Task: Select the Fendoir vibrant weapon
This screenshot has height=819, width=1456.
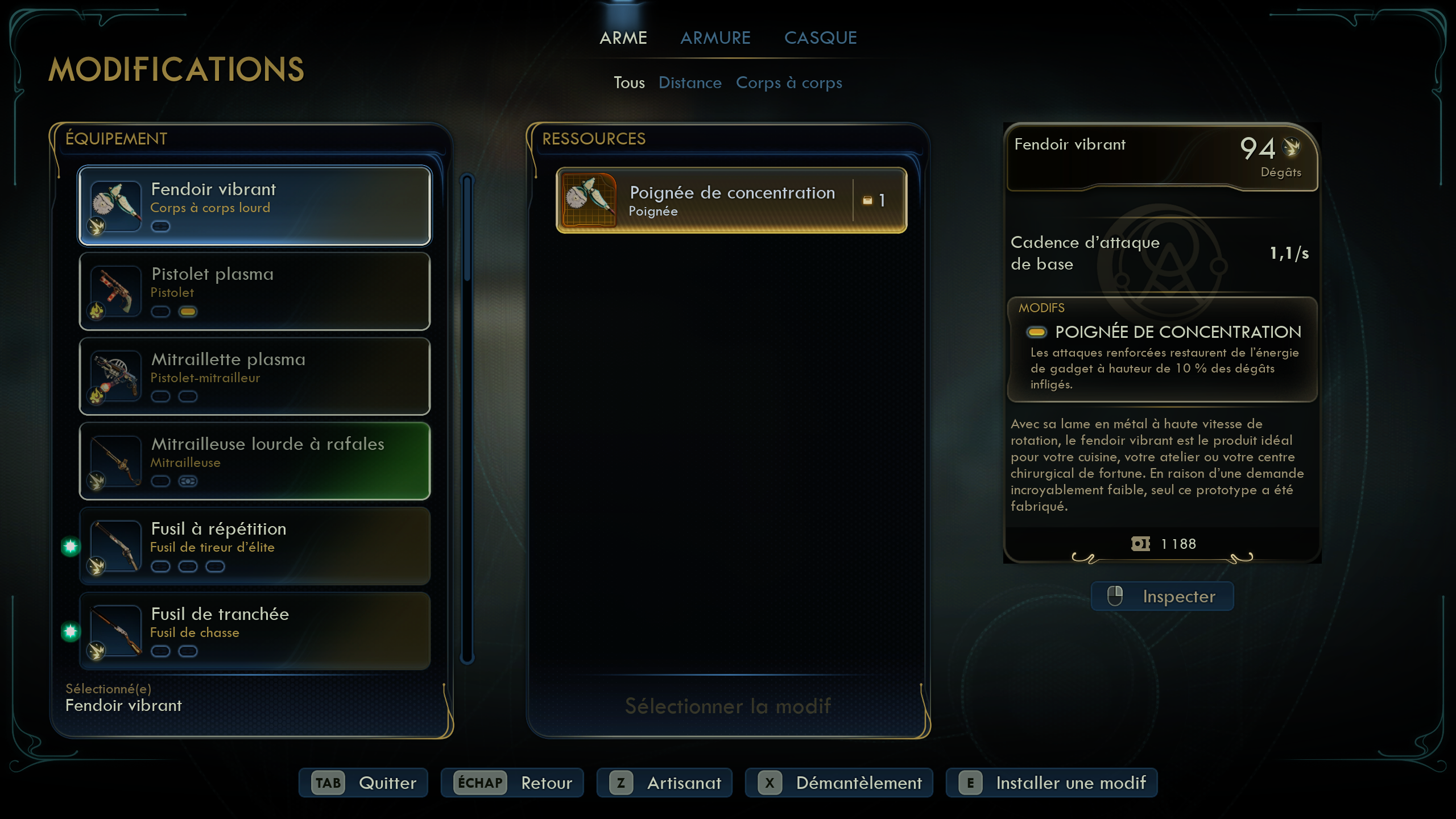Action: (254, 205)
